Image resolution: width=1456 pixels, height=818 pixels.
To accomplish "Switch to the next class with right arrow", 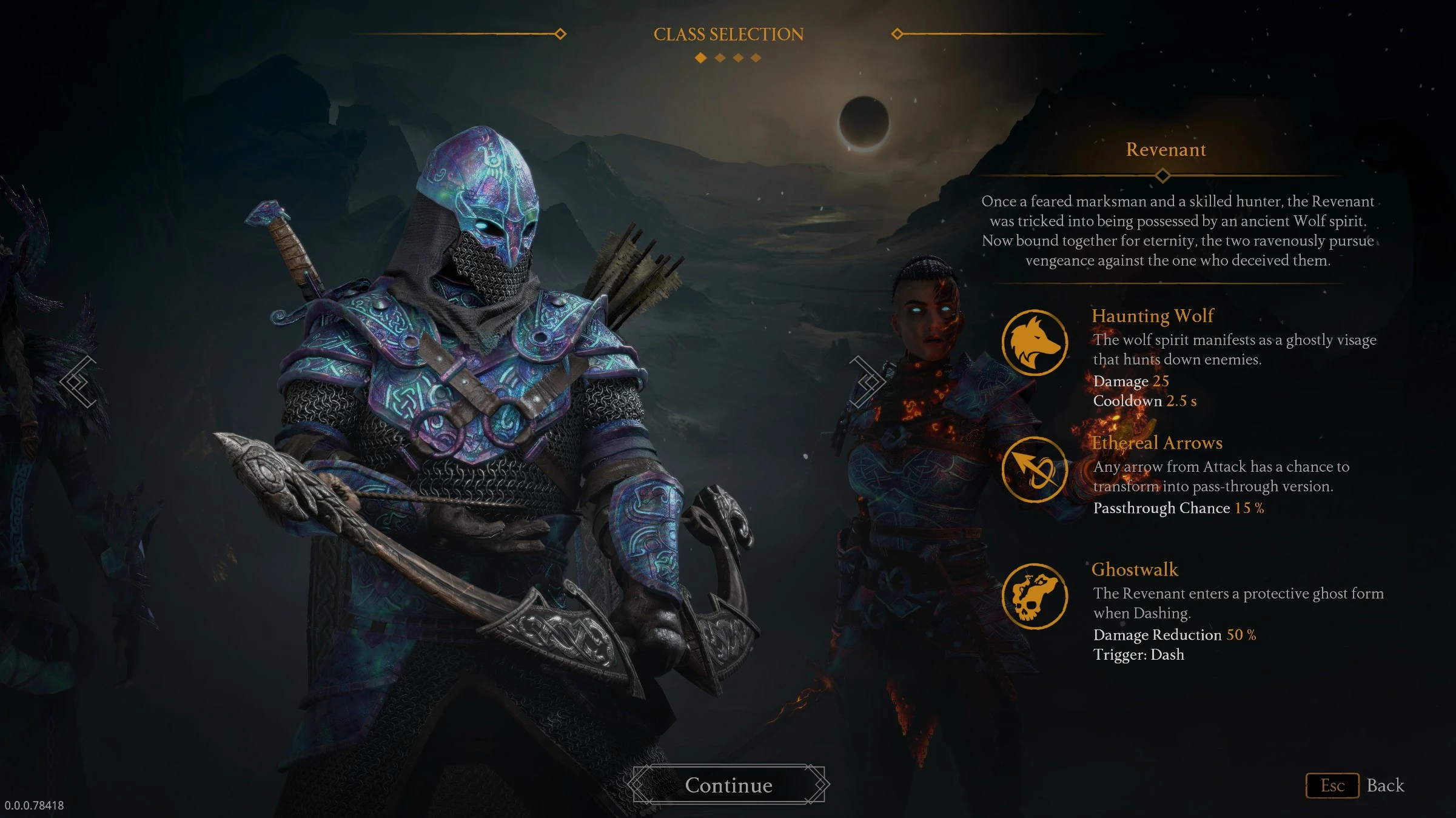I will coord(867,382).
